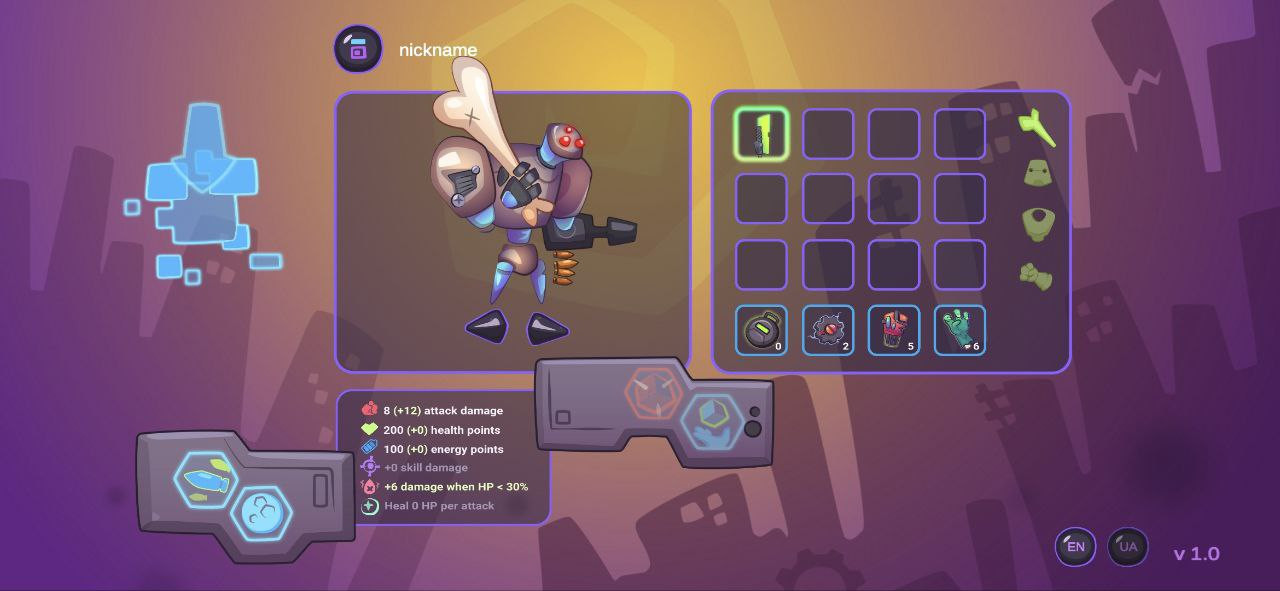Show the body armor equipment category
1280x591 pixels.
1037,223
